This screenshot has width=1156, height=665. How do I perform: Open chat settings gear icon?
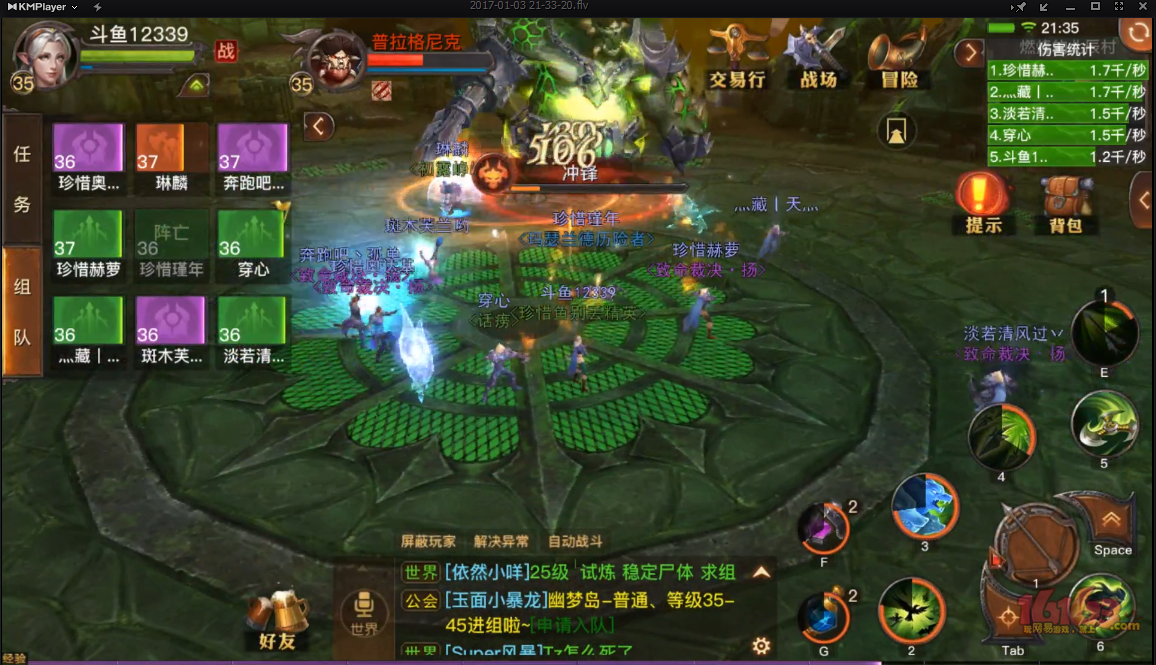[x=761, y=645]
